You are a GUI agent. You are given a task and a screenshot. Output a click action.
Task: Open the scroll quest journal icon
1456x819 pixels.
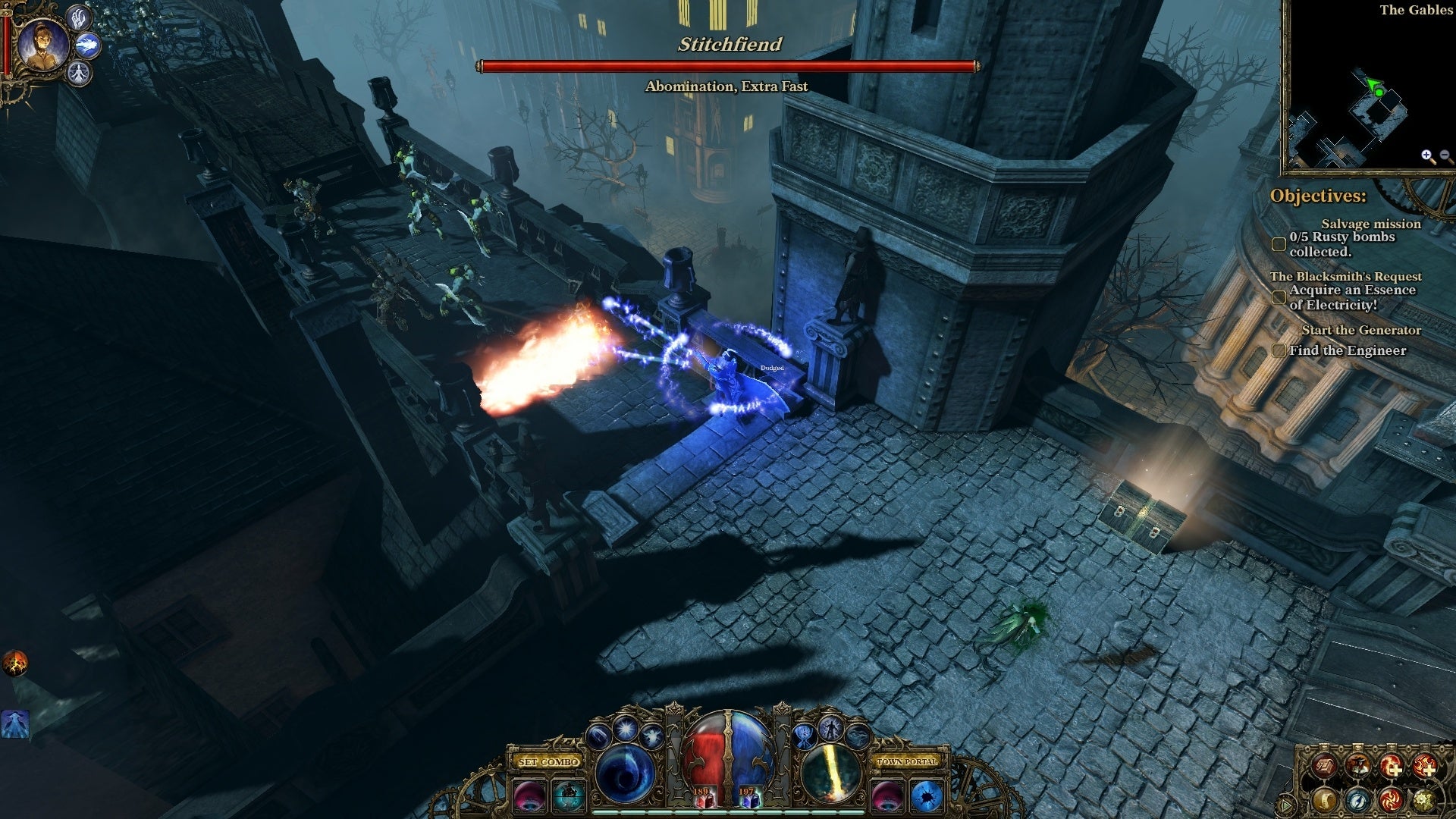pyautogui.click(x=1325, y=799)
